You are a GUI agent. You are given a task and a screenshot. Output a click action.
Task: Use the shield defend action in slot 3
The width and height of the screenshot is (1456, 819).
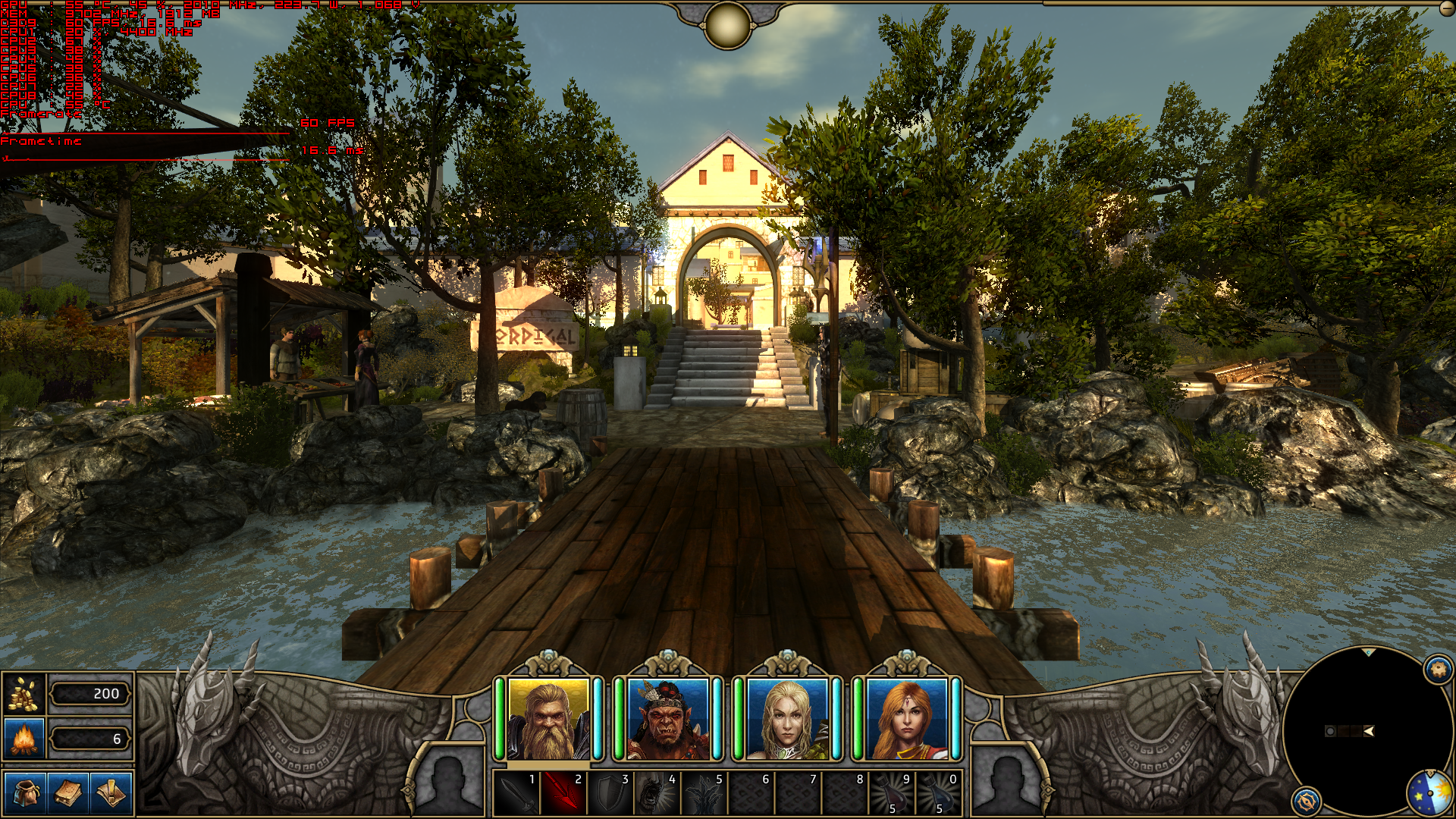click(x=610, y=794)
